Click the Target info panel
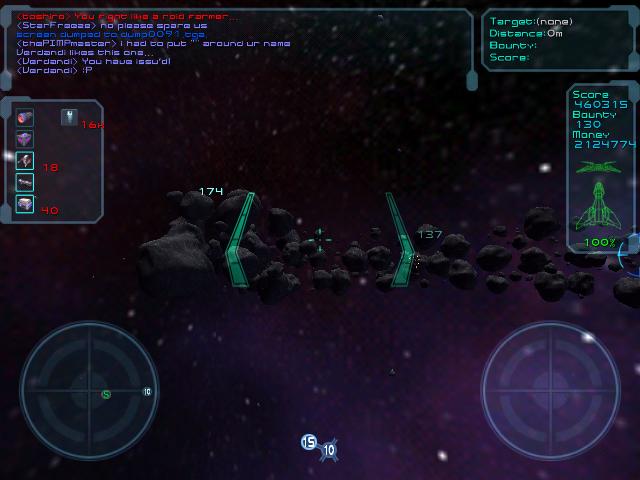Viewport: 640px width, 480px height. (558, 40)
